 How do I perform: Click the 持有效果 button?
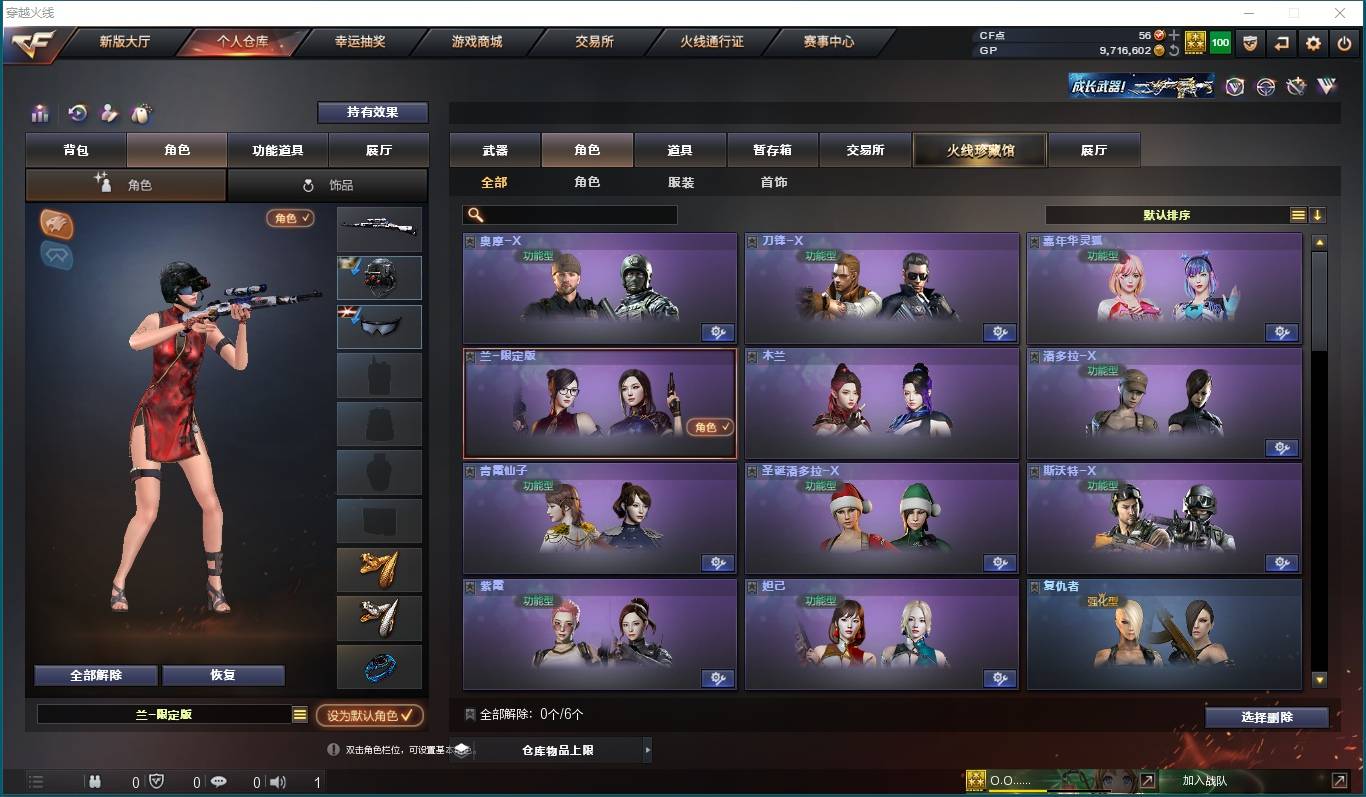pyautogui.click(x=372, y=112)
